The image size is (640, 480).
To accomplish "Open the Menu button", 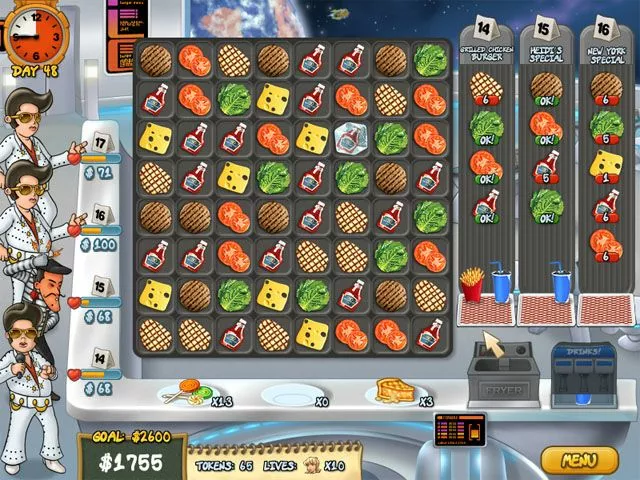I will coord(579,461).
